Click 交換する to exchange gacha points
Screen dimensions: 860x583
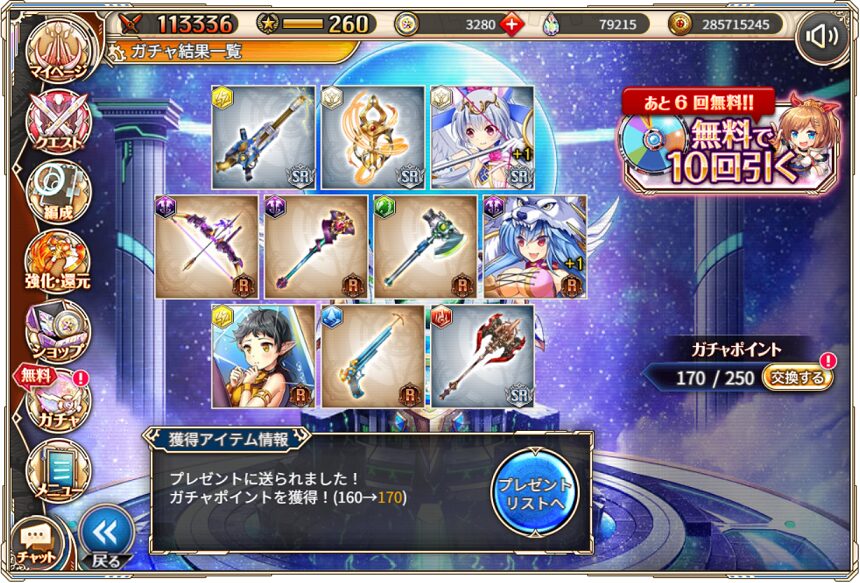[797, 377]
